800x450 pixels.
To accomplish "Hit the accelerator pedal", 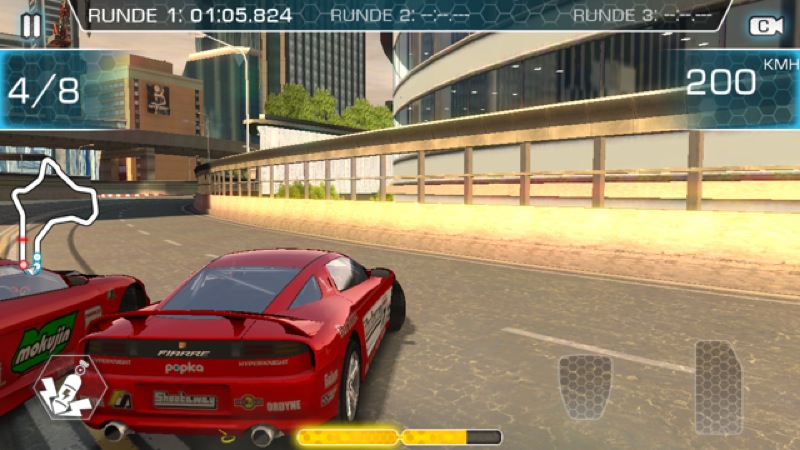I will (x=718, y=385).
